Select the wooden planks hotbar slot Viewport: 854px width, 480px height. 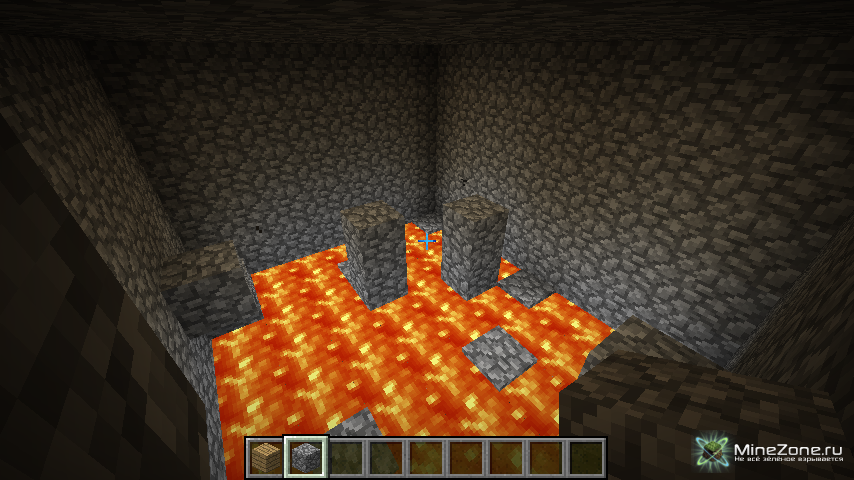266,458
